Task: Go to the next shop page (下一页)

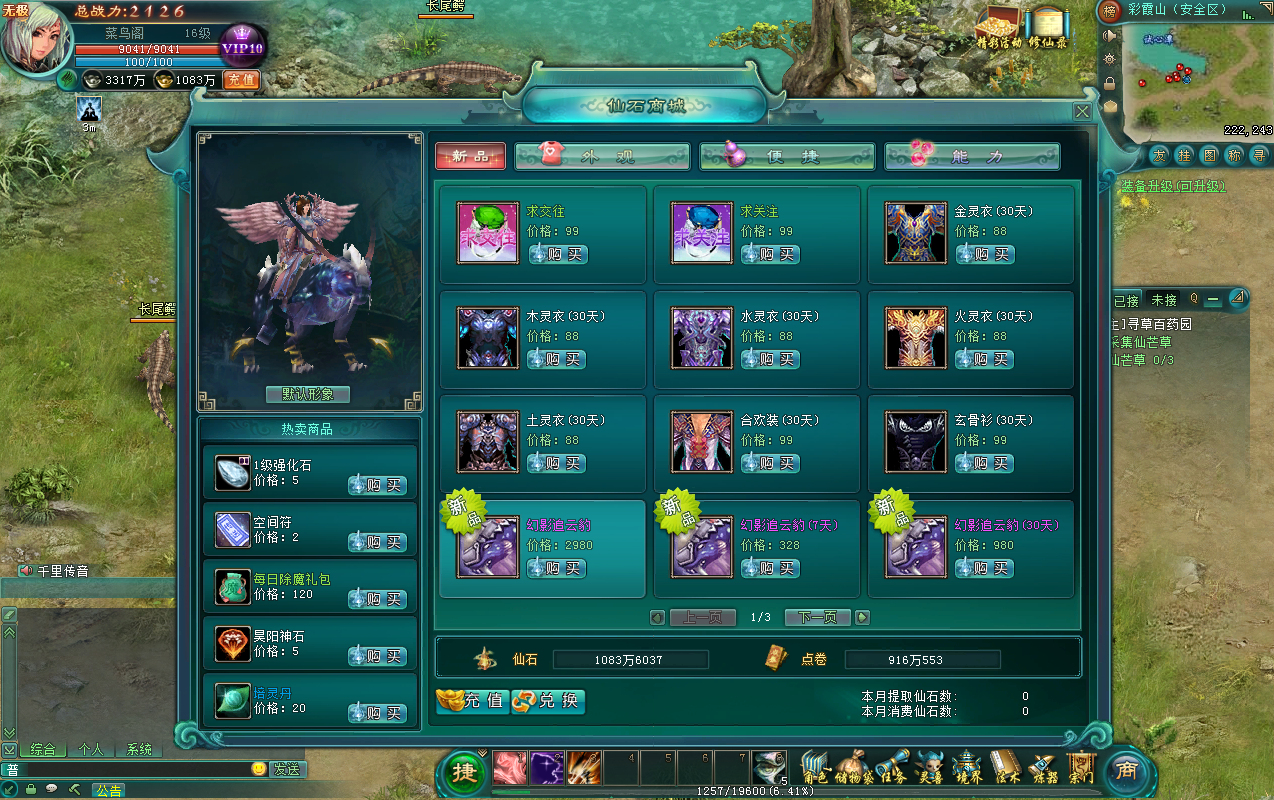Action: (x=817, y=617)
